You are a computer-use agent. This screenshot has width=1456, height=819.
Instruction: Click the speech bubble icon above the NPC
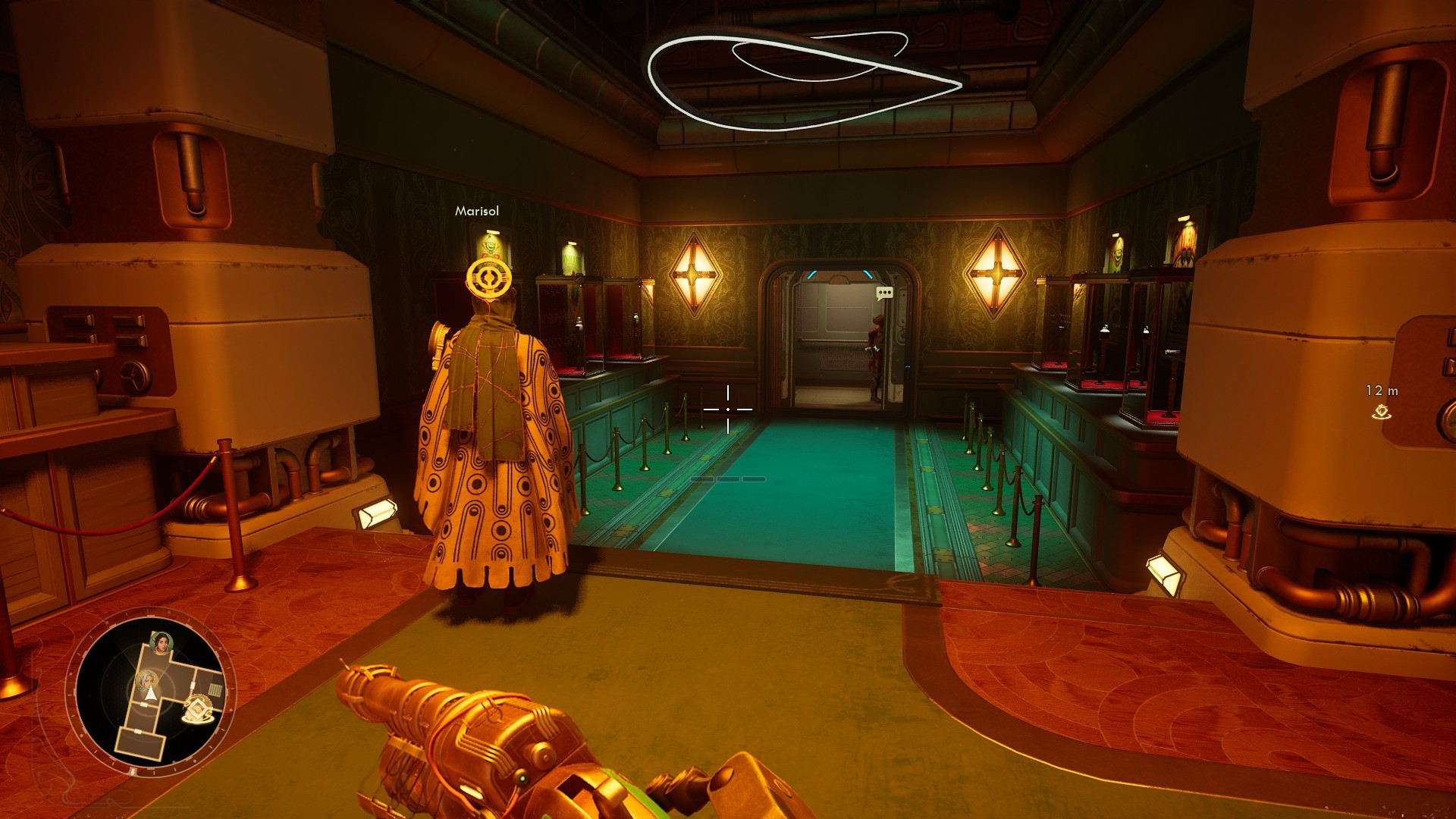tap(884, 293)
